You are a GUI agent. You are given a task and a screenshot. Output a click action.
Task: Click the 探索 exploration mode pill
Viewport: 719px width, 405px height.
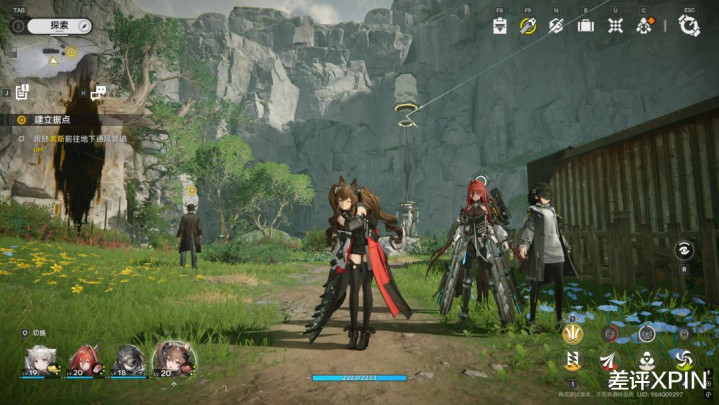(60, 25)
